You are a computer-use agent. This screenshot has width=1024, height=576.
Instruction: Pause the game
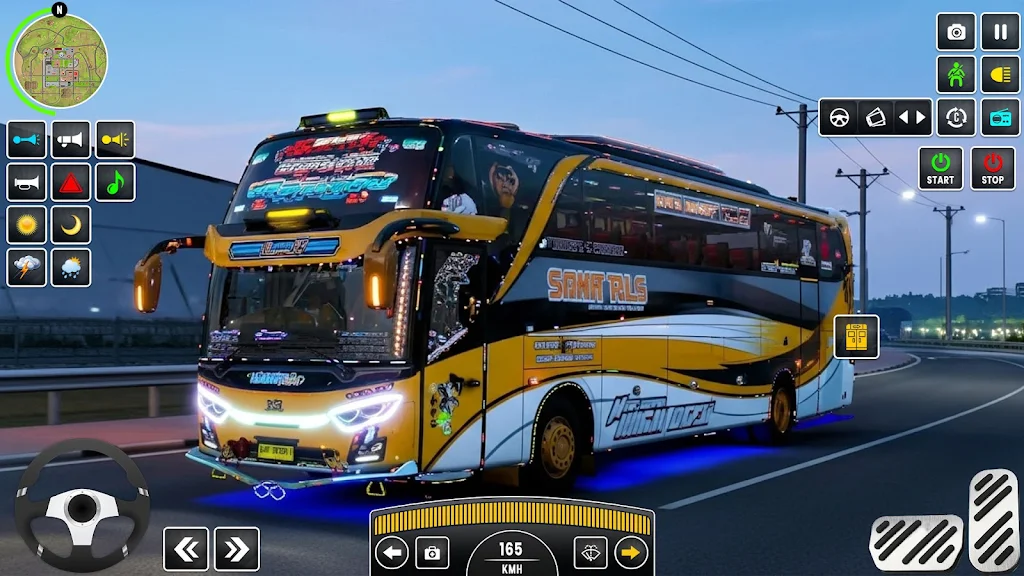click(1000, 32)
